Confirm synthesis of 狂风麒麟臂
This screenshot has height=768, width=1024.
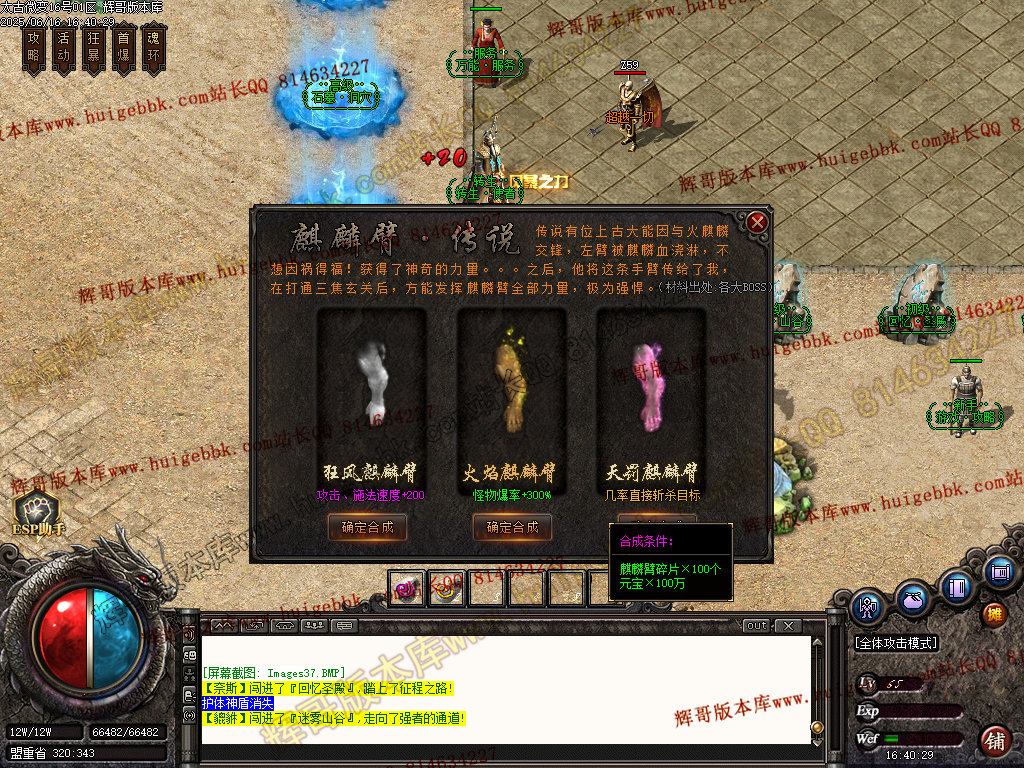[x=367, y=527]
